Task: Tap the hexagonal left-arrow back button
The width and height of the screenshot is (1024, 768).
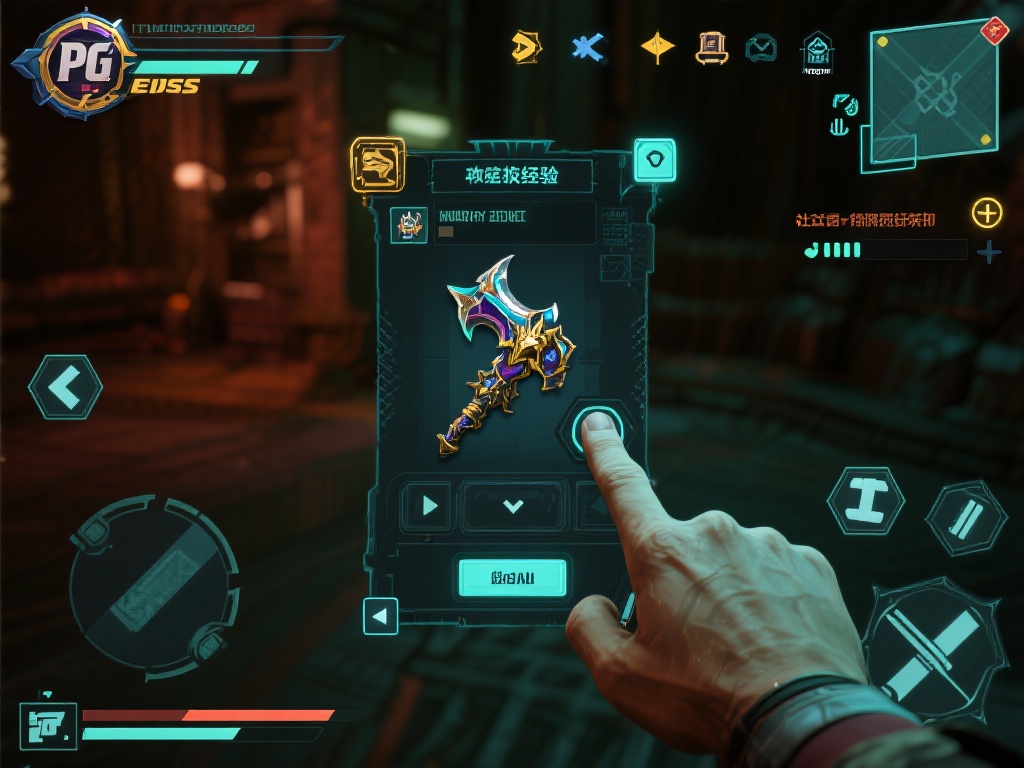Action: tap(65, 388)
